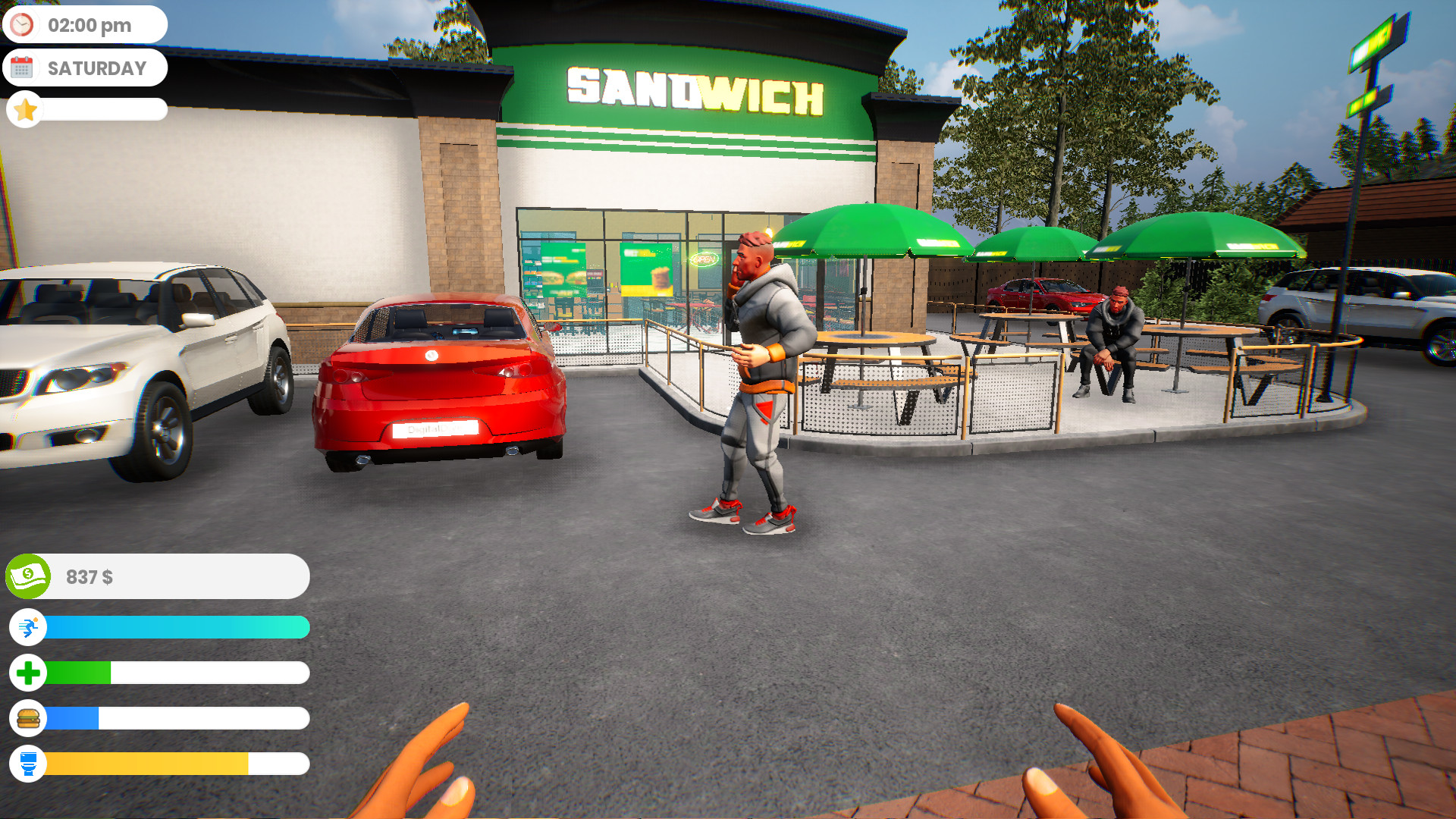Click the SATURDAY day label
1456x819 pixels.
tap(97, 67)
